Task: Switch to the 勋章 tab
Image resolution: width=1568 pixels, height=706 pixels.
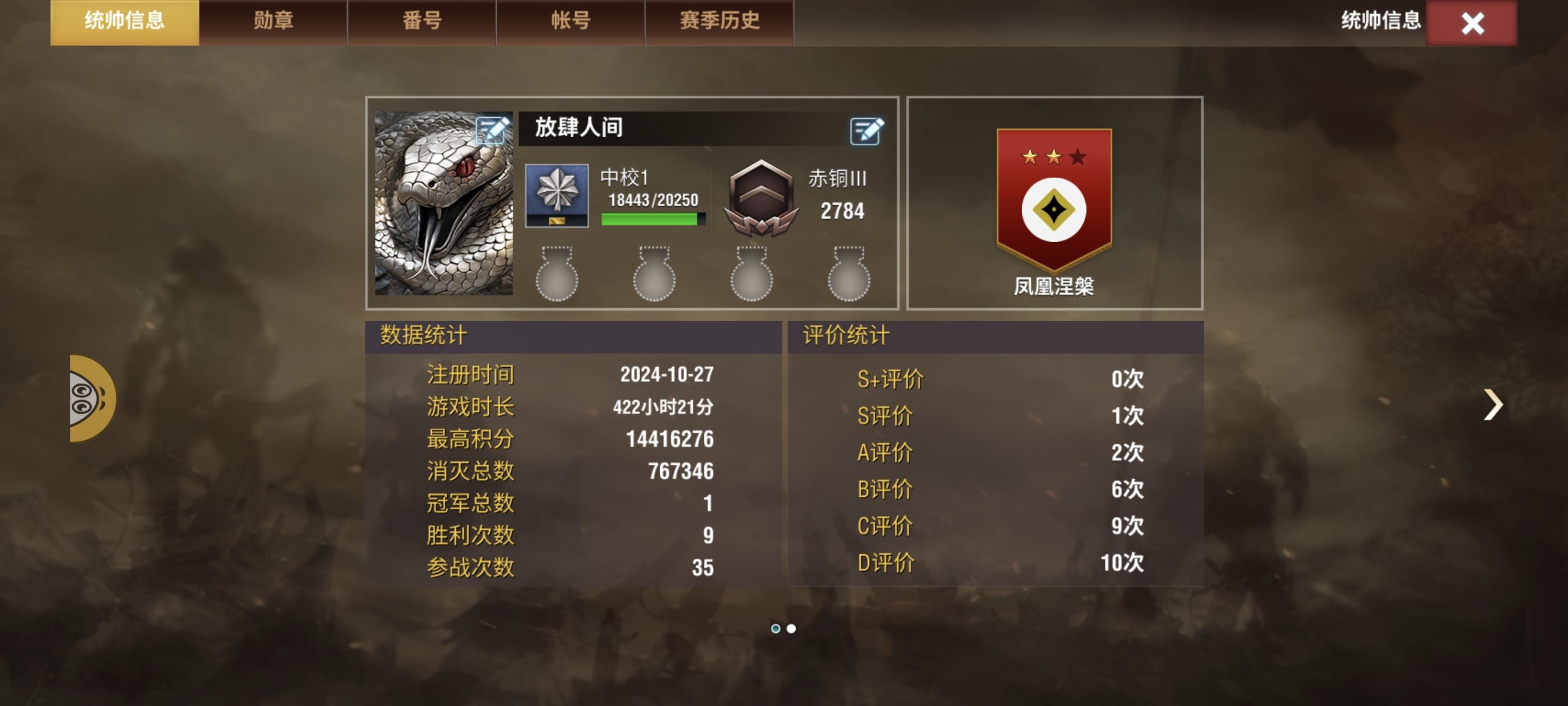Action: point(271,20)
